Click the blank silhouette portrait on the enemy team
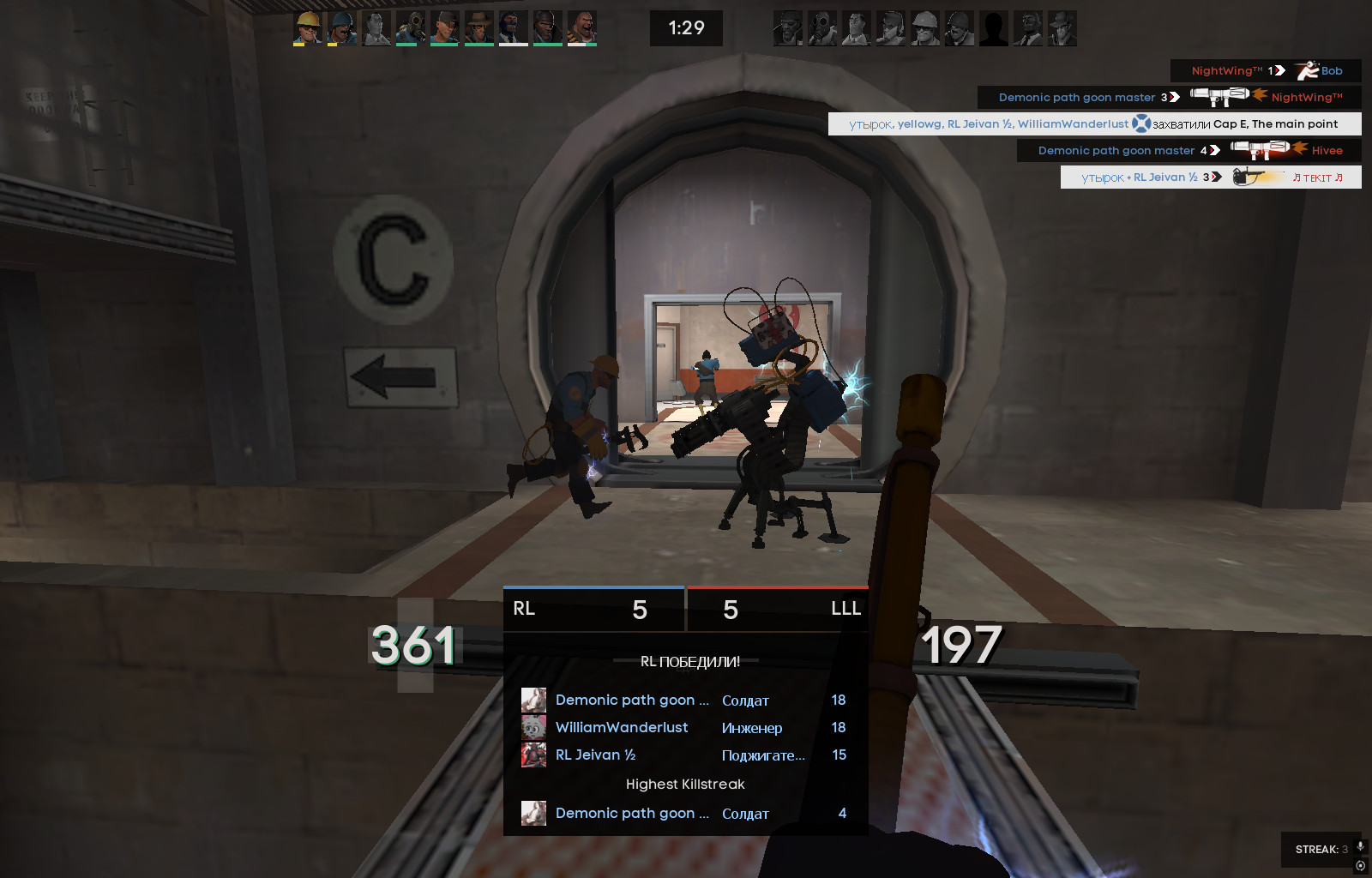Screen dimensions: 1372x878 point(993,28)
